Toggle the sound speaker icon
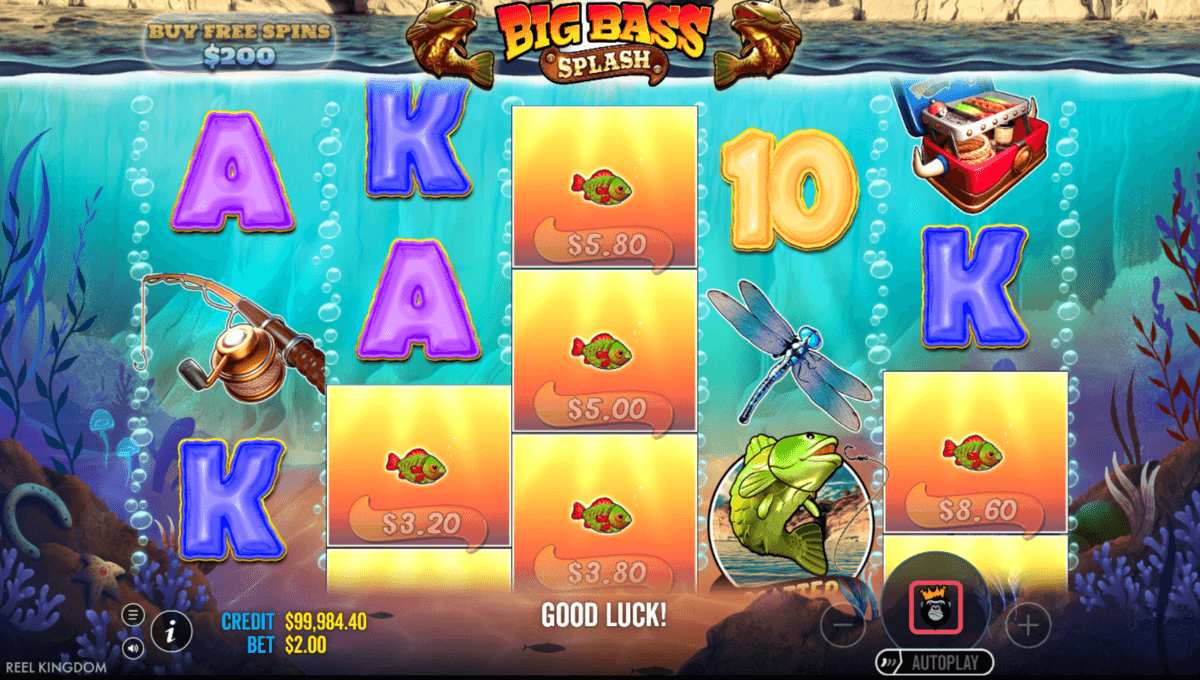Image resolution: width=1200 pixels, height=680 pixels. [133, 647]
